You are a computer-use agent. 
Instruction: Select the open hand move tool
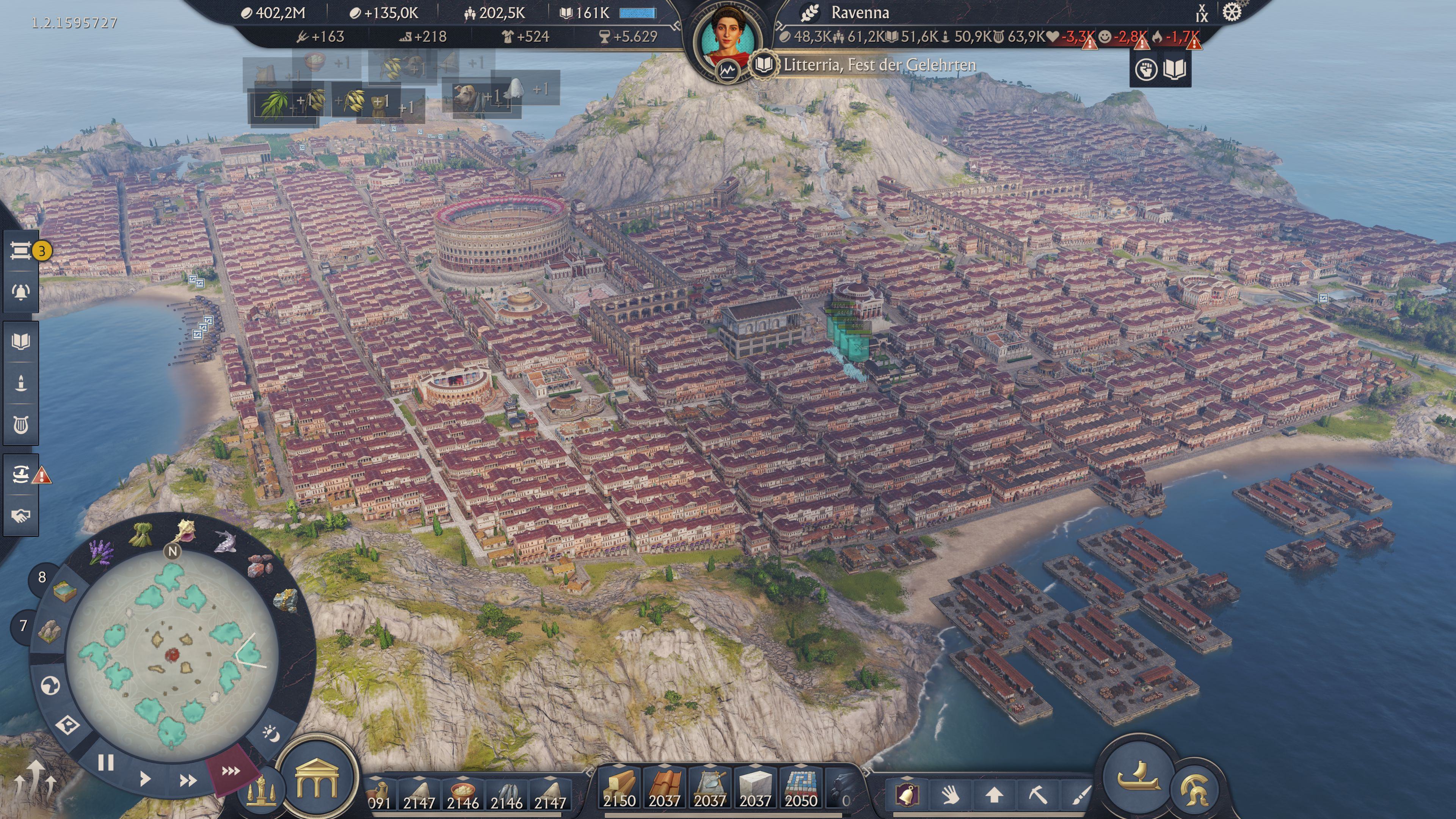click(x=951, y=795)
